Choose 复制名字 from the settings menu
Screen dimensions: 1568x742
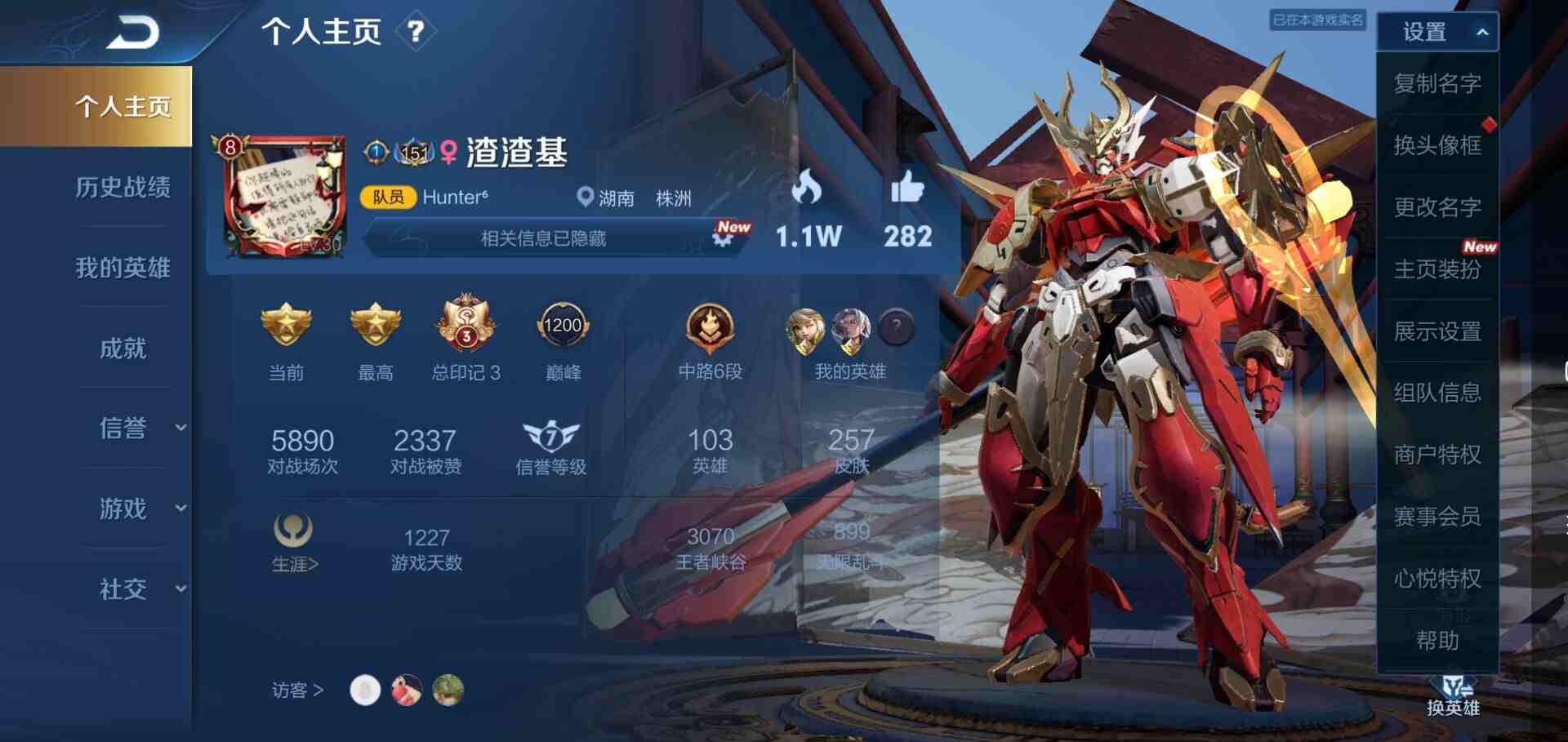pyautogui.click(x=1437, y=83)
